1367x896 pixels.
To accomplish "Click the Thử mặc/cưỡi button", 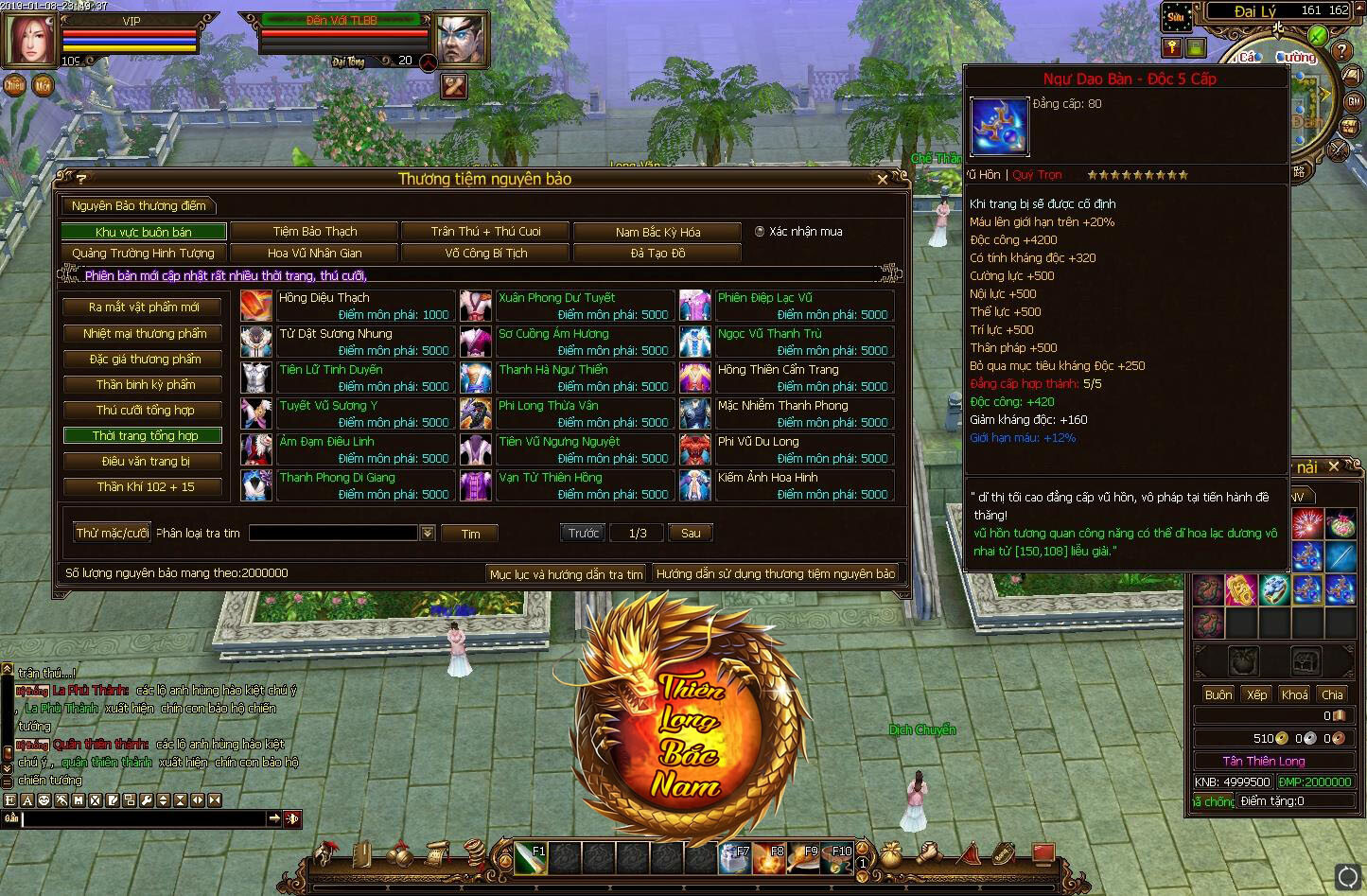I will coord(113,534).
